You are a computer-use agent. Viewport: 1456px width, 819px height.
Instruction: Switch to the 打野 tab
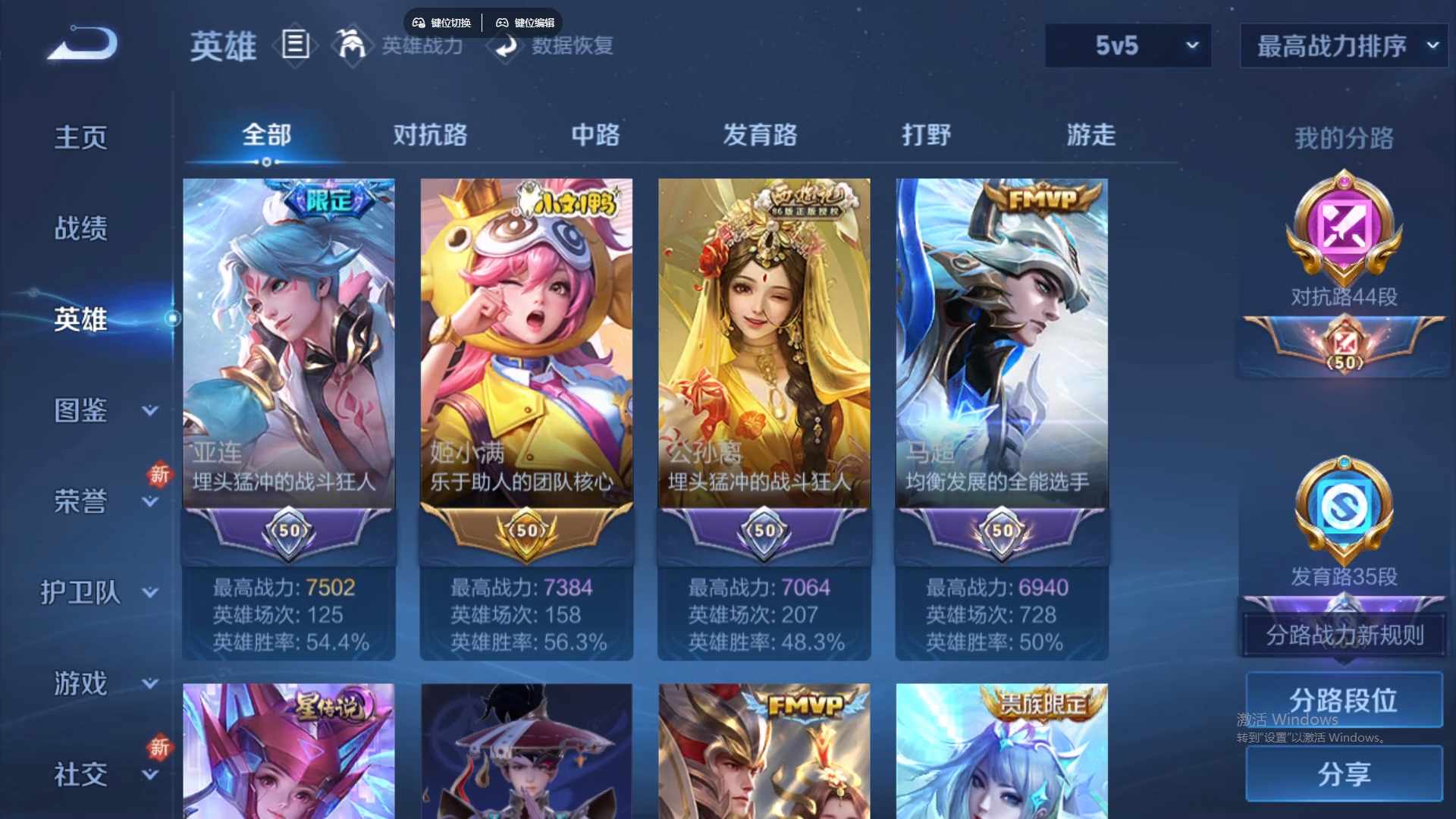tap(927, 136)
